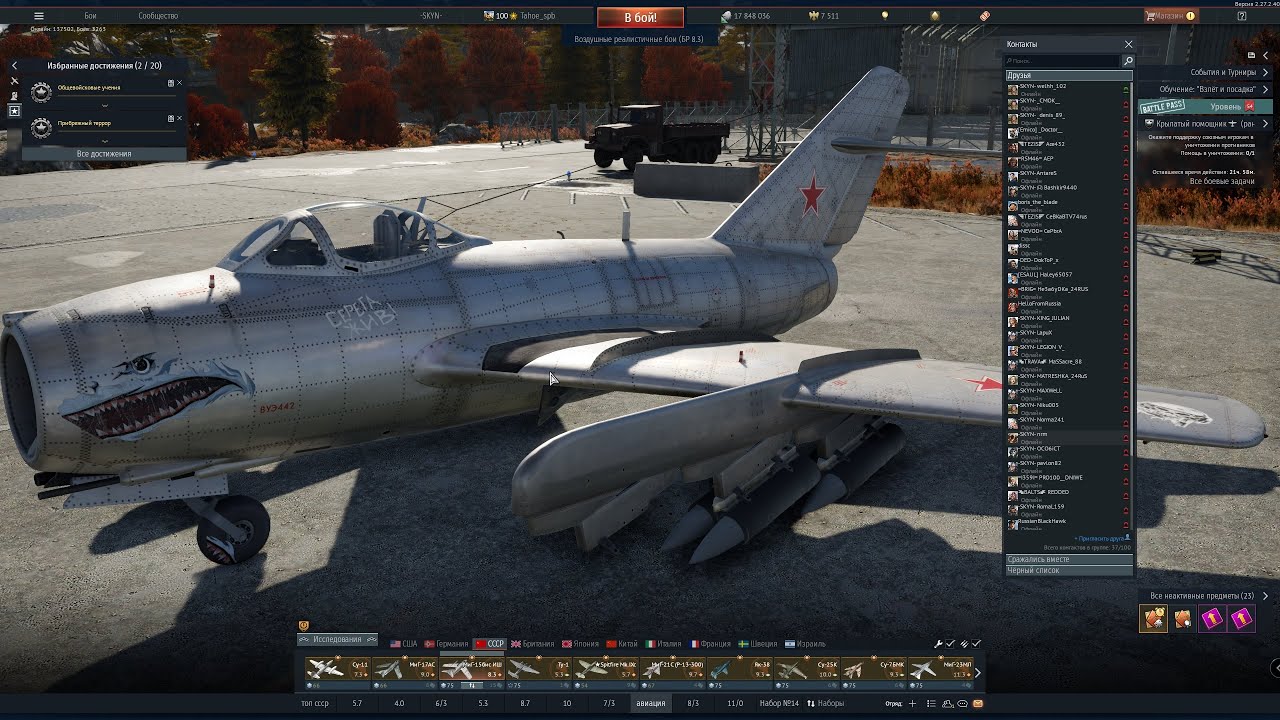Click the contacts search field
Screen dimensions: 1280x720
[x=1063, y=61]
